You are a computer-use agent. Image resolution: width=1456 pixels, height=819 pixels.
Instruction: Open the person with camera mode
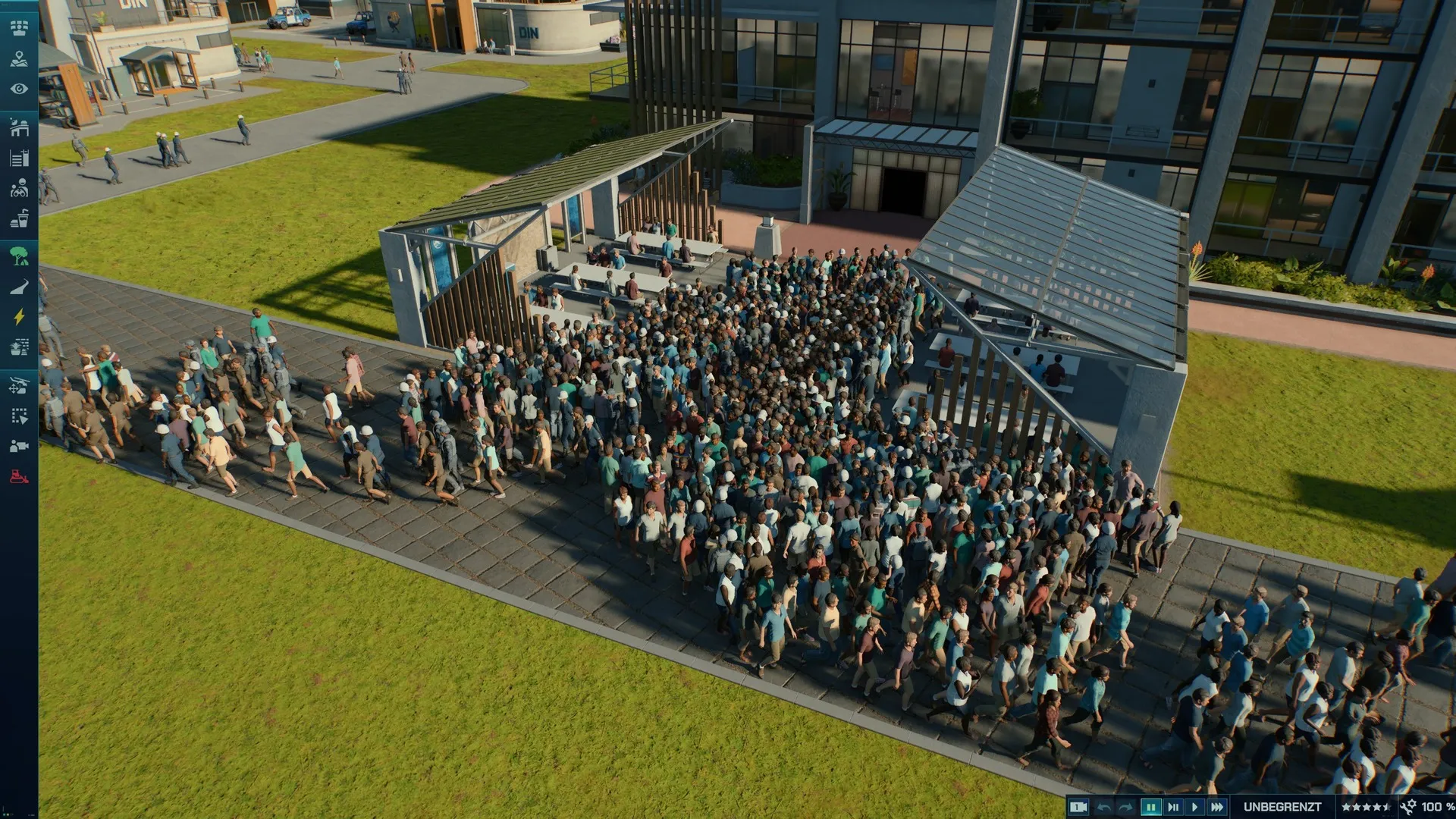pyautogui.click(x=19, y=446)
